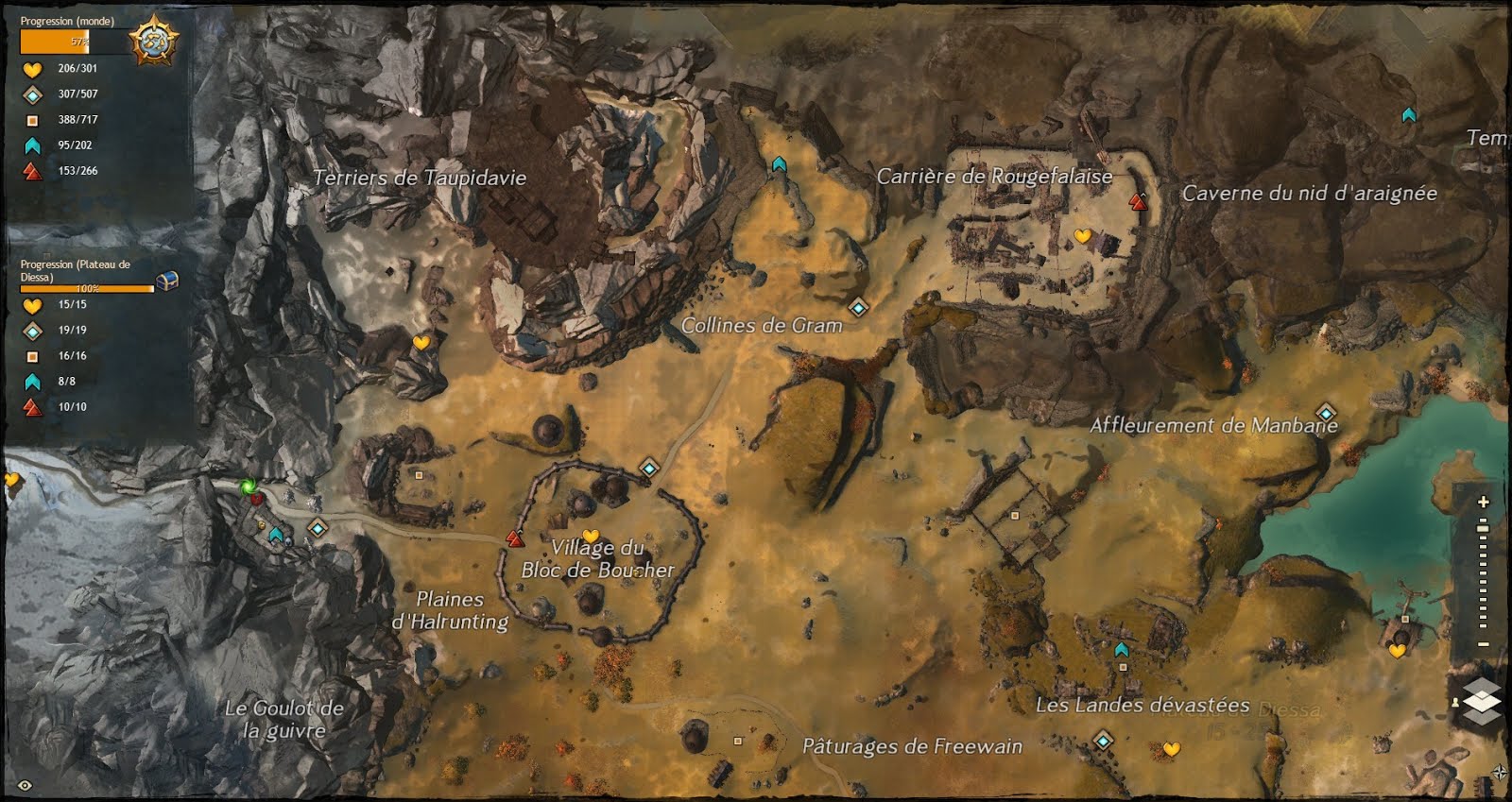Click the teal vista chevron near Terriers de Taupidavie
This screenshot has width=1512, height=802.
point(779,164)
